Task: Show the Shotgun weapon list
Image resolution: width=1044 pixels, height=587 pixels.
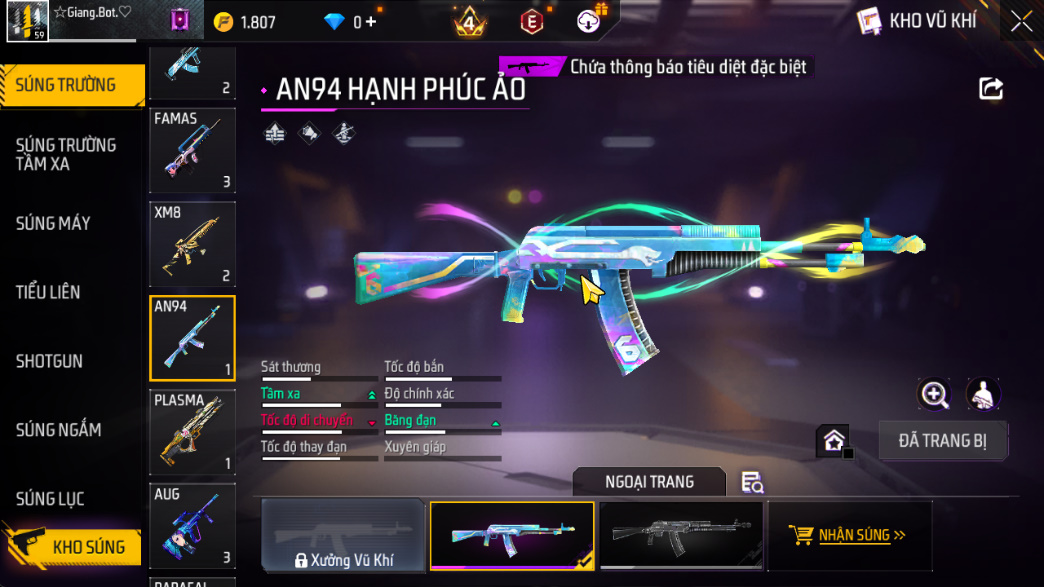Action: pyautogui.click(x=49, y=361)
